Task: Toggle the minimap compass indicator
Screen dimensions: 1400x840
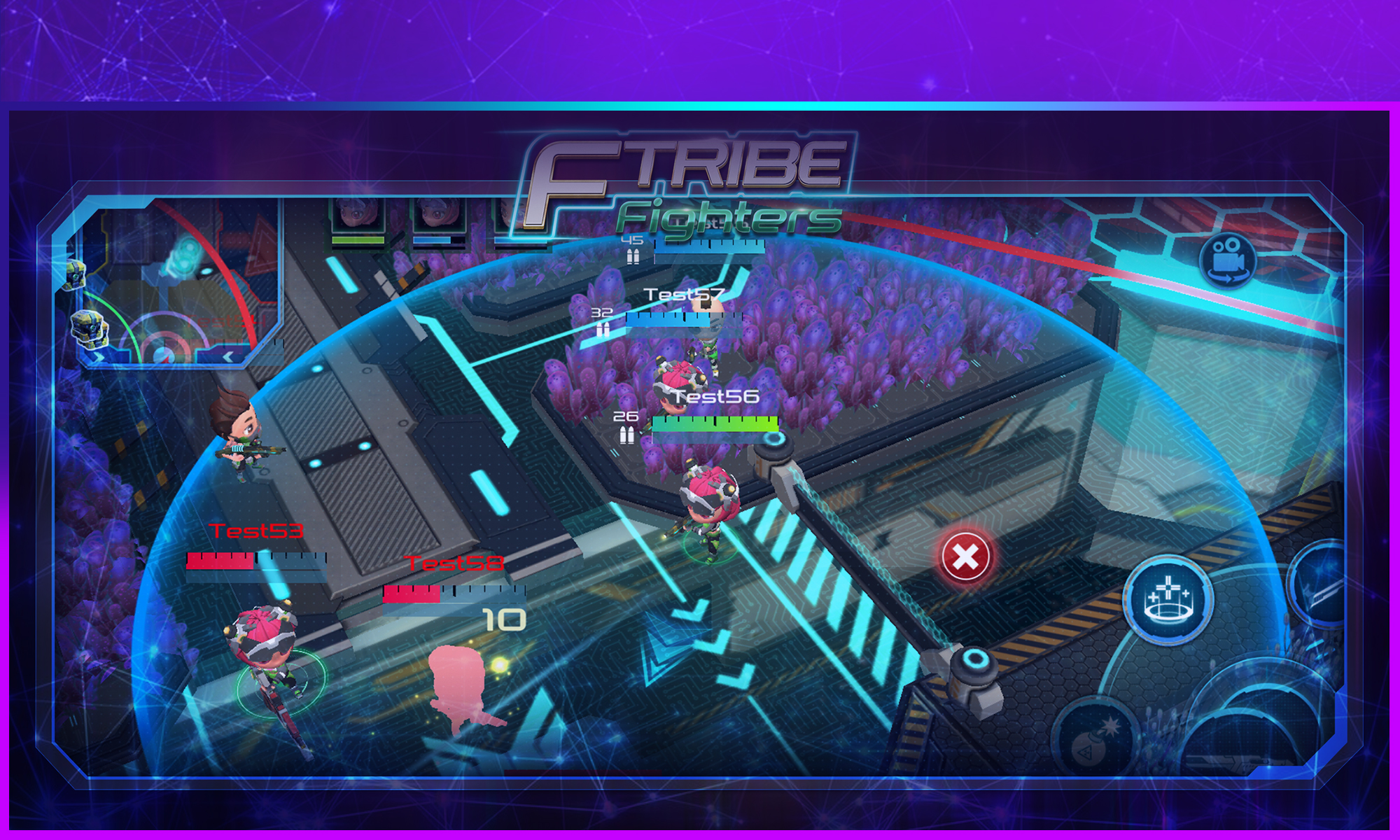Action: pos(164,354)
